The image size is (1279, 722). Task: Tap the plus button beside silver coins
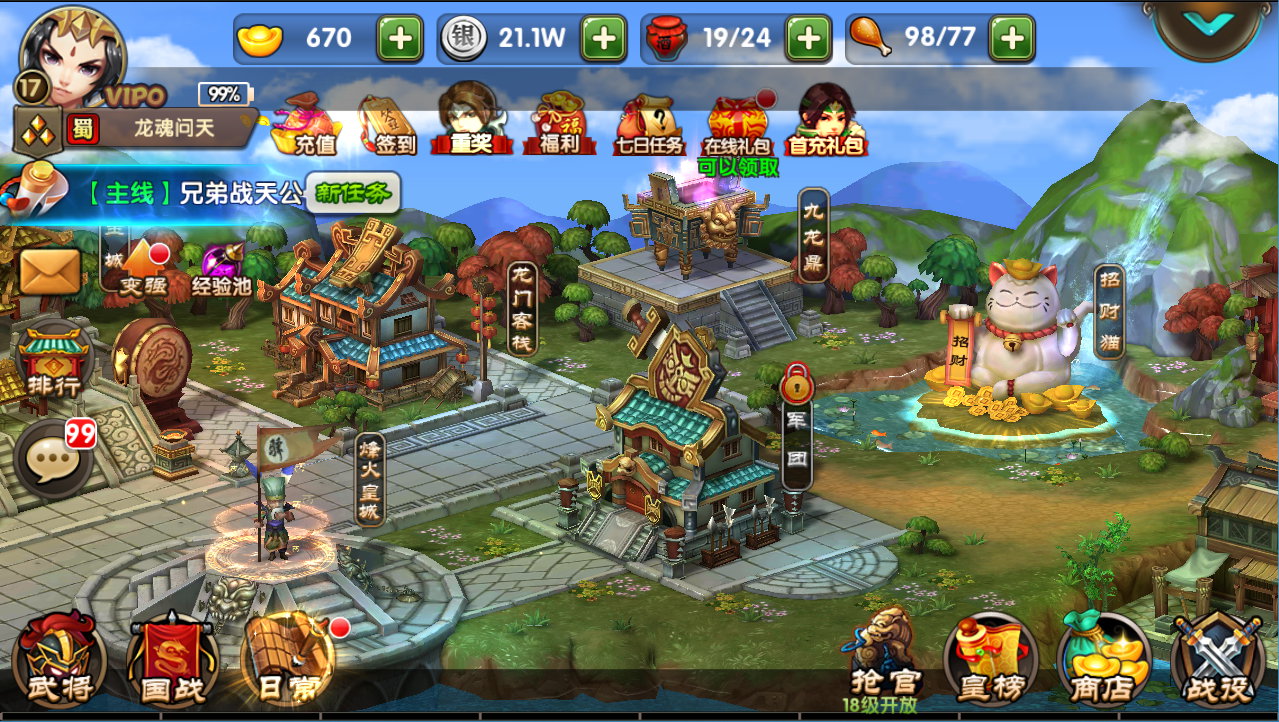point(603,39)
